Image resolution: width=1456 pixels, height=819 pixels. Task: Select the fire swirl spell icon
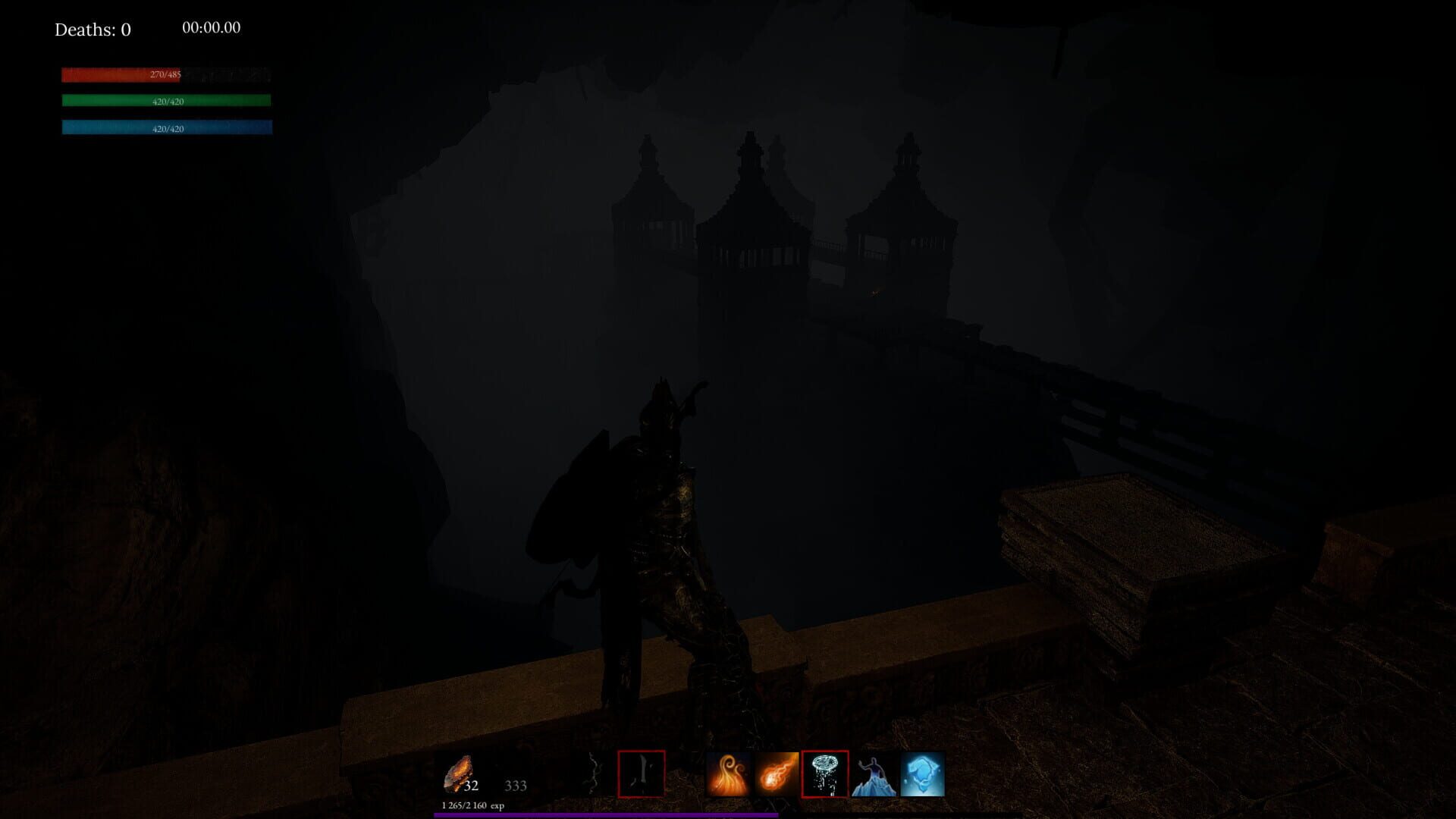point(728,773)
